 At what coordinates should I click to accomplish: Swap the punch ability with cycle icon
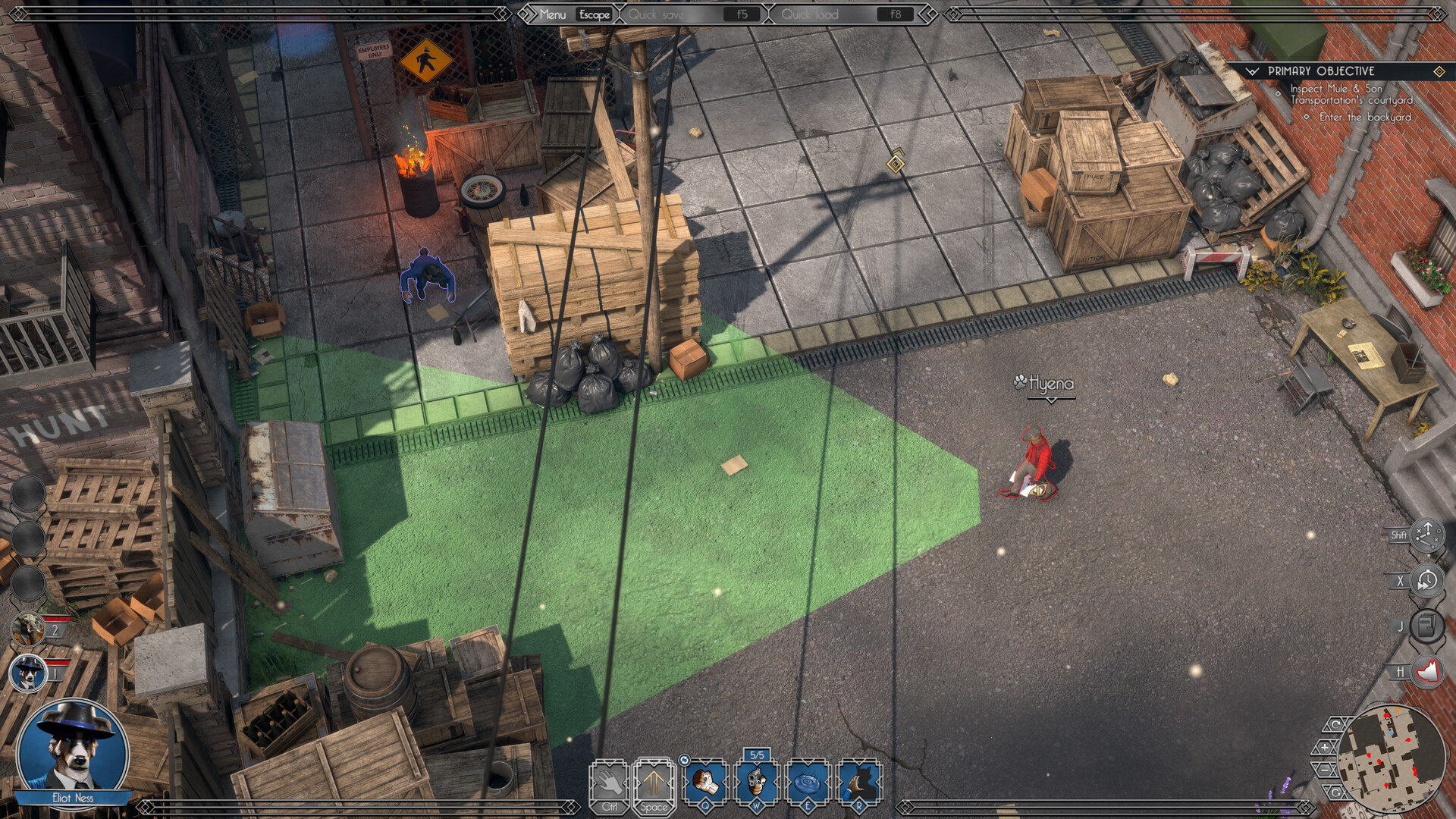click(684, 761)
